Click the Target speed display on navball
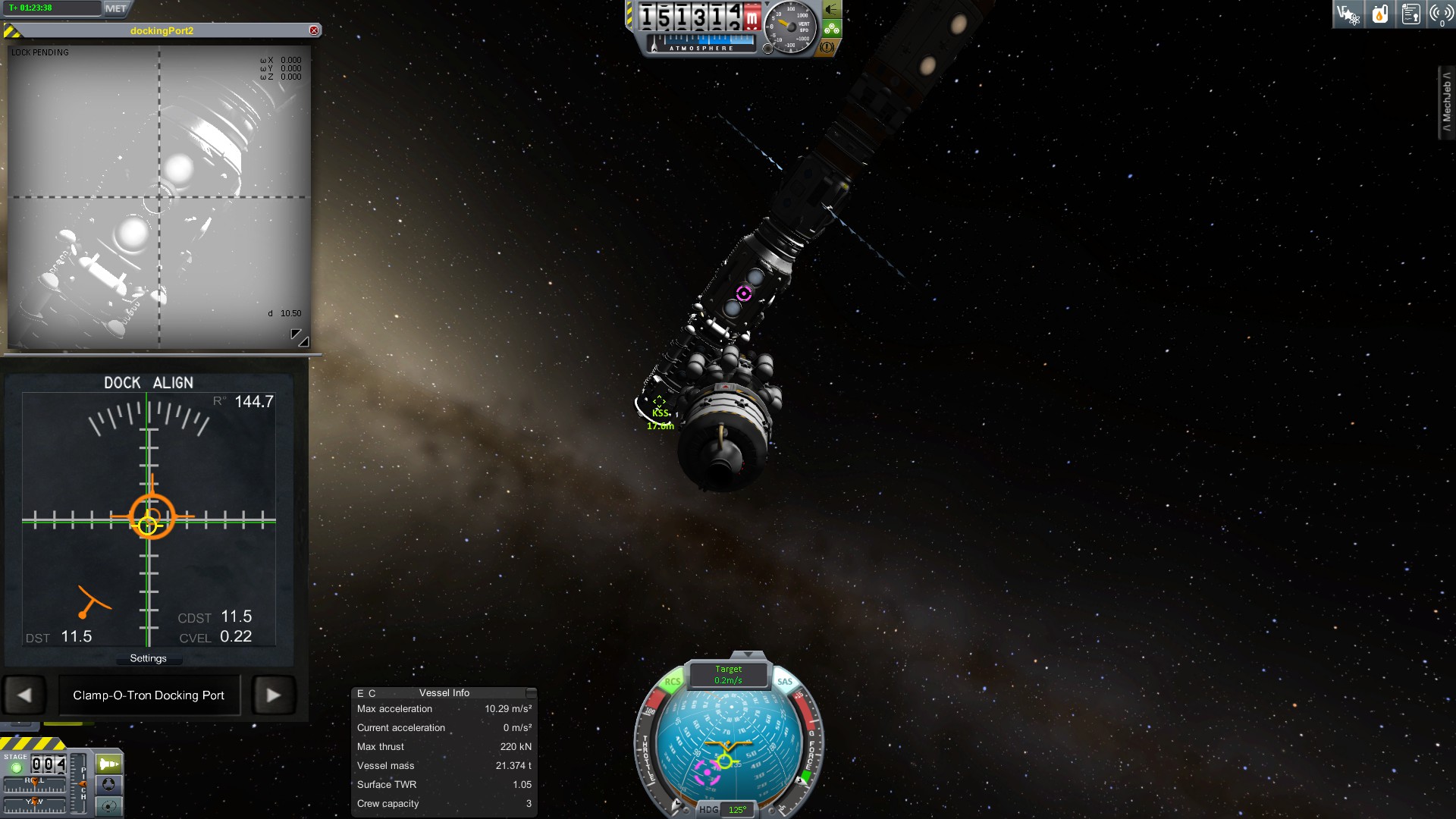The height and width of the screenshot is (819, 1456). point(728,674)
